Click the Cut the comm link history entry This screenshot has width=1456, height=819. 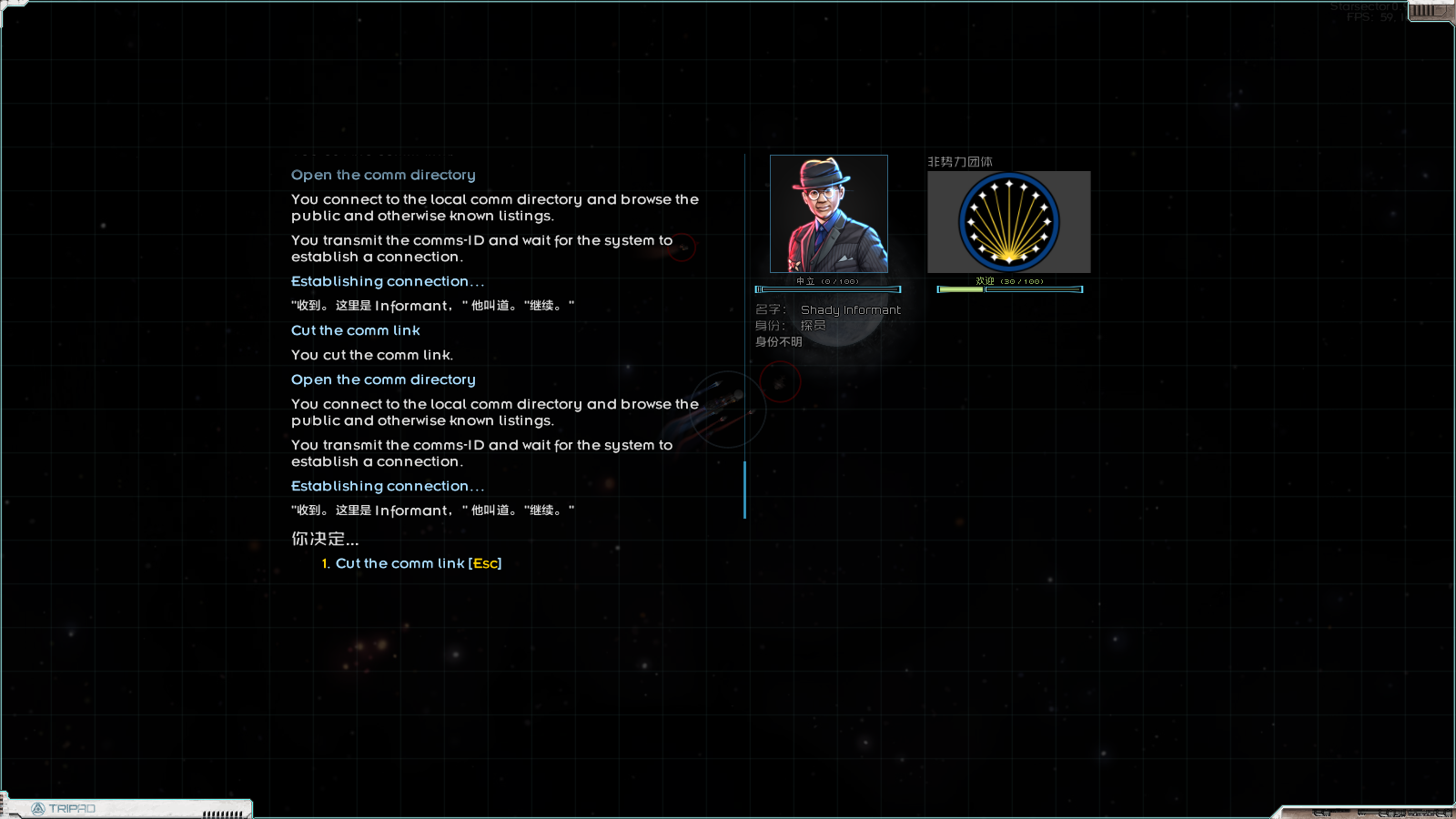click(355, 330)
